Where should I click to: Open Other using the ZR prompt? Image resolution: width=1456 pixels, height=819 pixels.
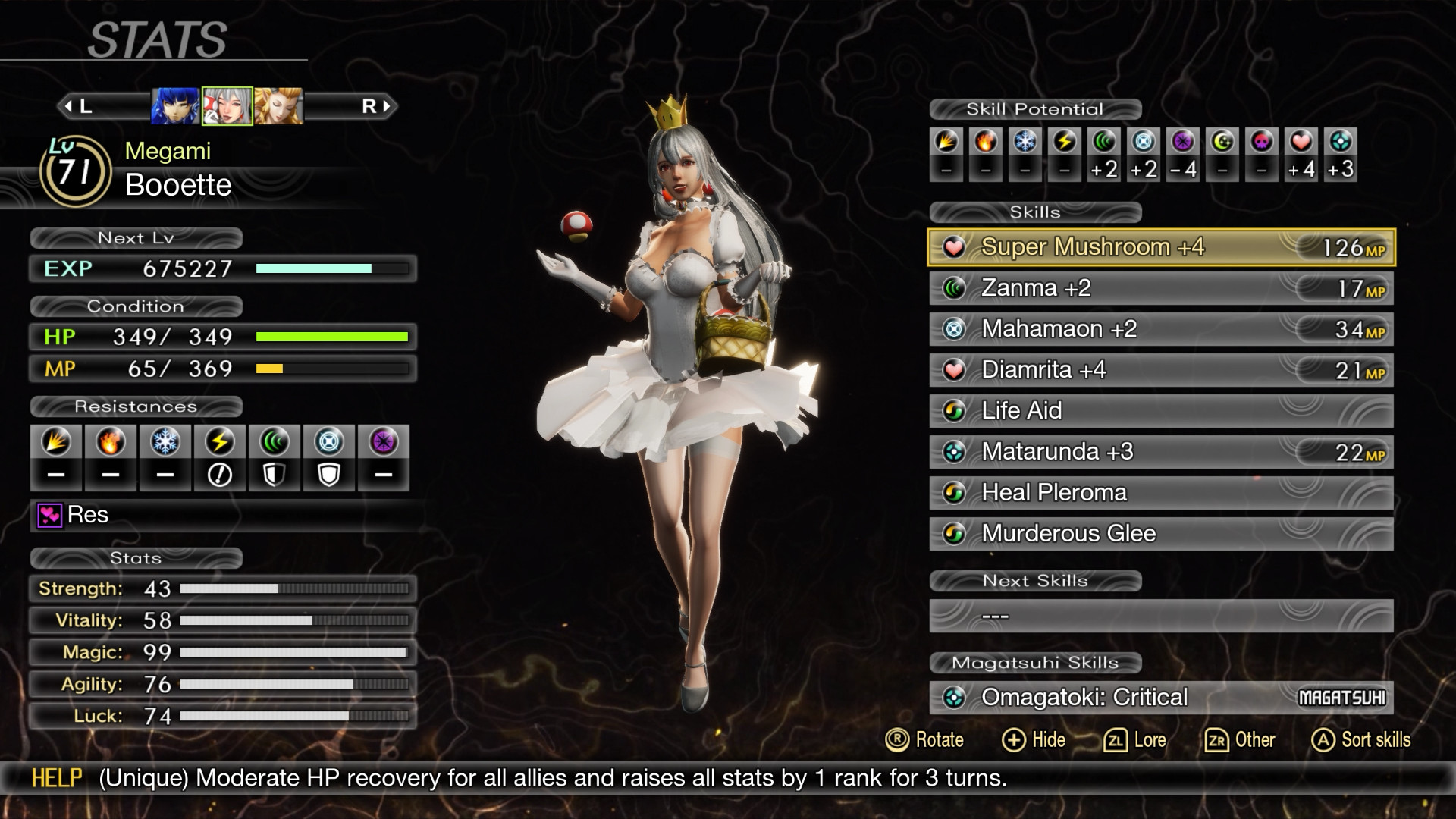click(1219, 740)
